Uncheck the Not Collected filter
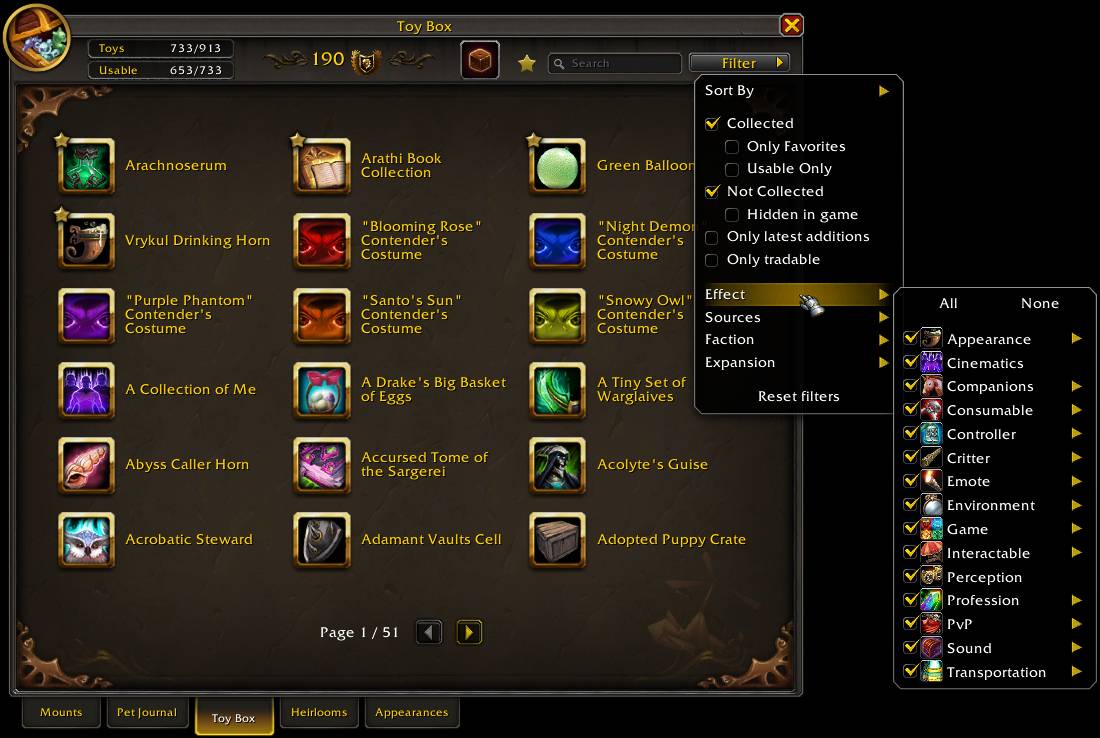Screen dimensions: 1100x738 (712, 192)
